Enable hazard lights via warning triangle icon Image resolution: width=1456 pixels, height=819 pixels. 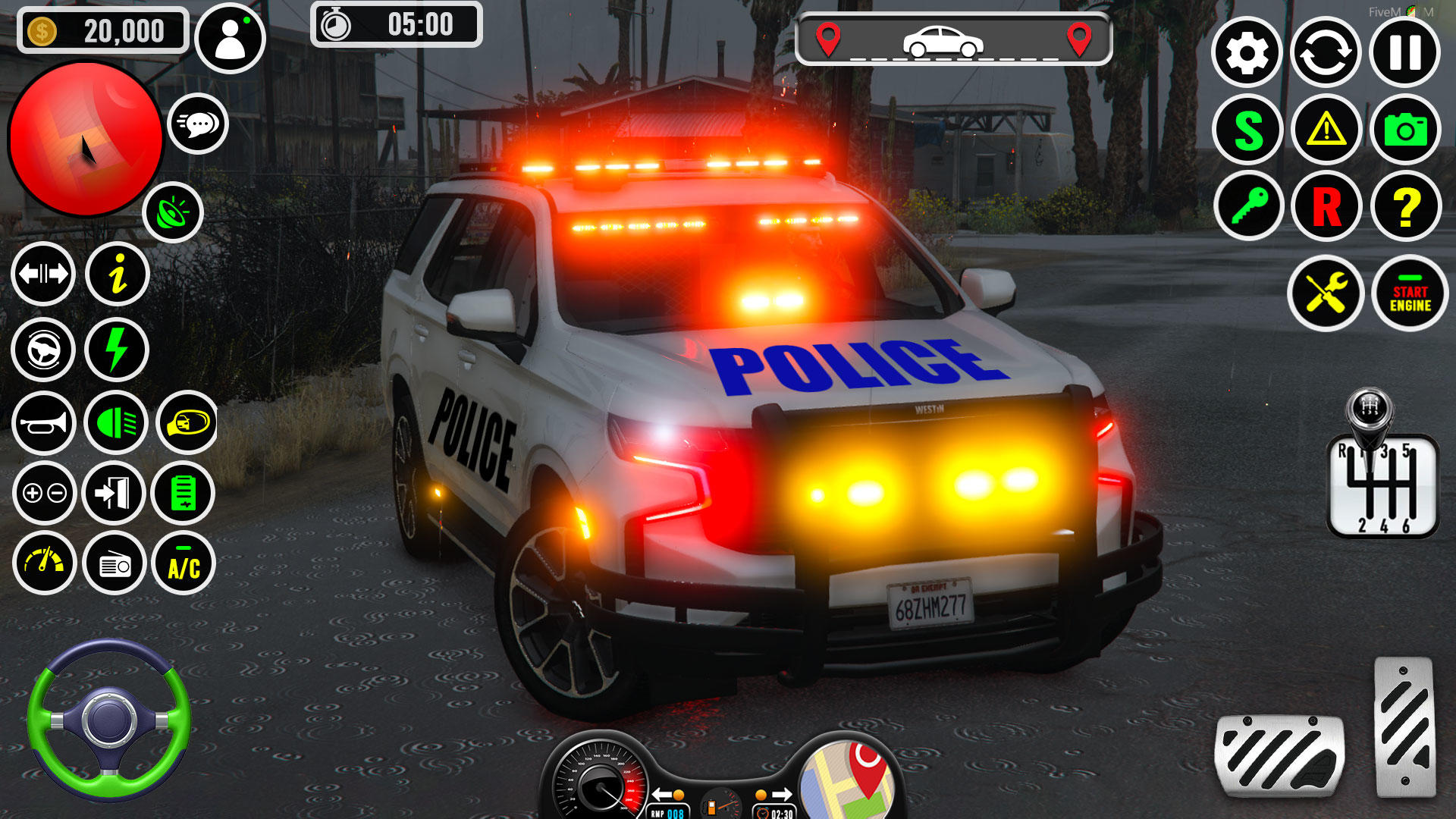coord(1326,130)
